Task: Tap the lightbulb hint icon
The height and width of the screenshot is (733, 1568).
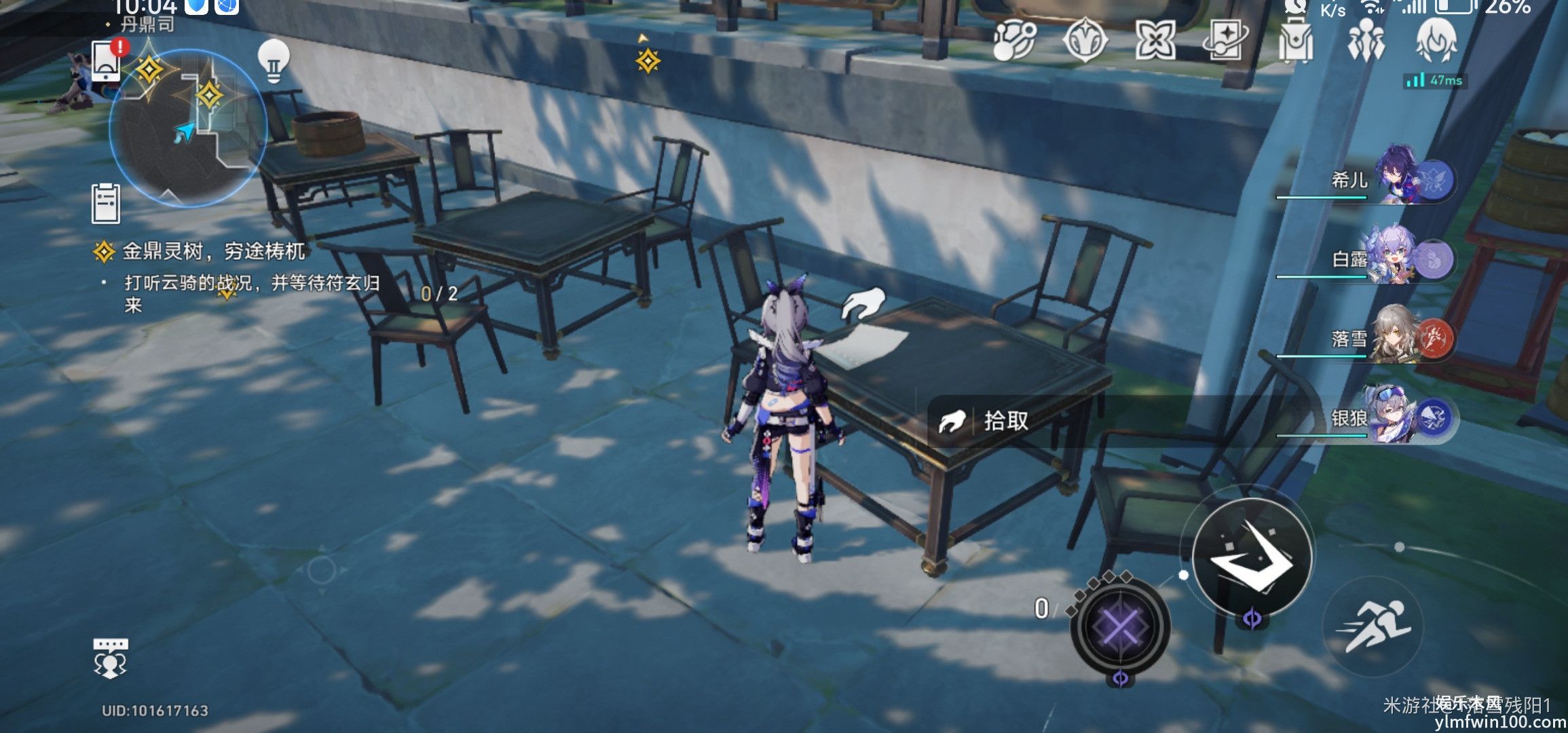Action: [x=274, y=61]
